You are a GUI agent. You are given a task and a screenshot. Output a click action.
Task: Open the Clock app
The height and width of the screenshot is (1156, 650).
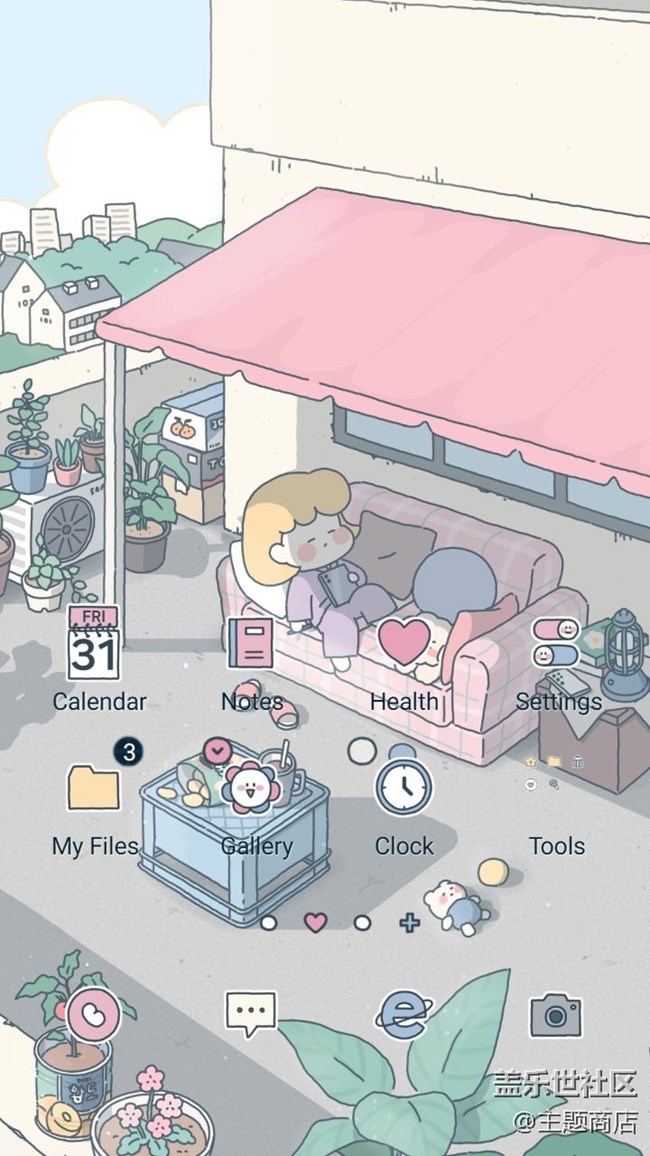[x=404, y=787]
